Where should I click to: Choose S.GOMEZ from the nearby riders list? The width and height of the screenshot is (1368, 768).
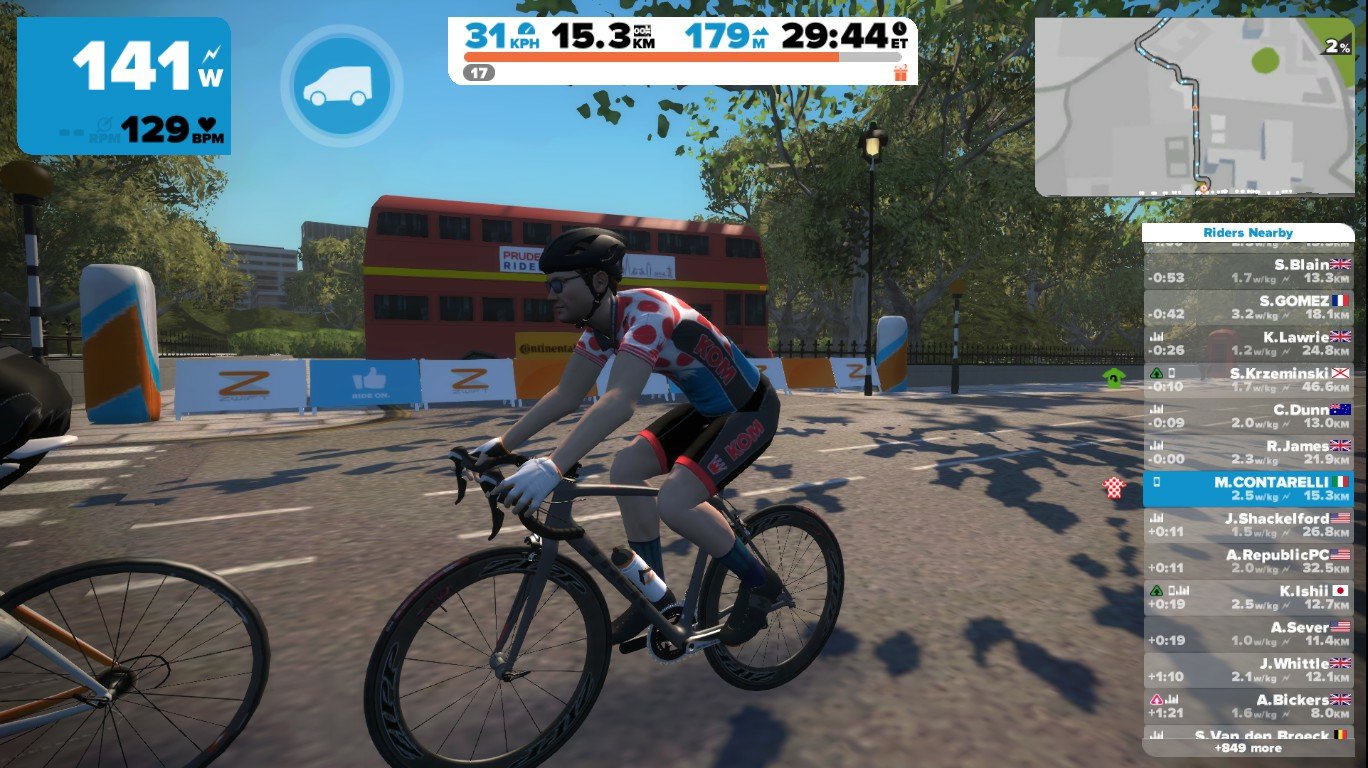tap(1248, 307)
